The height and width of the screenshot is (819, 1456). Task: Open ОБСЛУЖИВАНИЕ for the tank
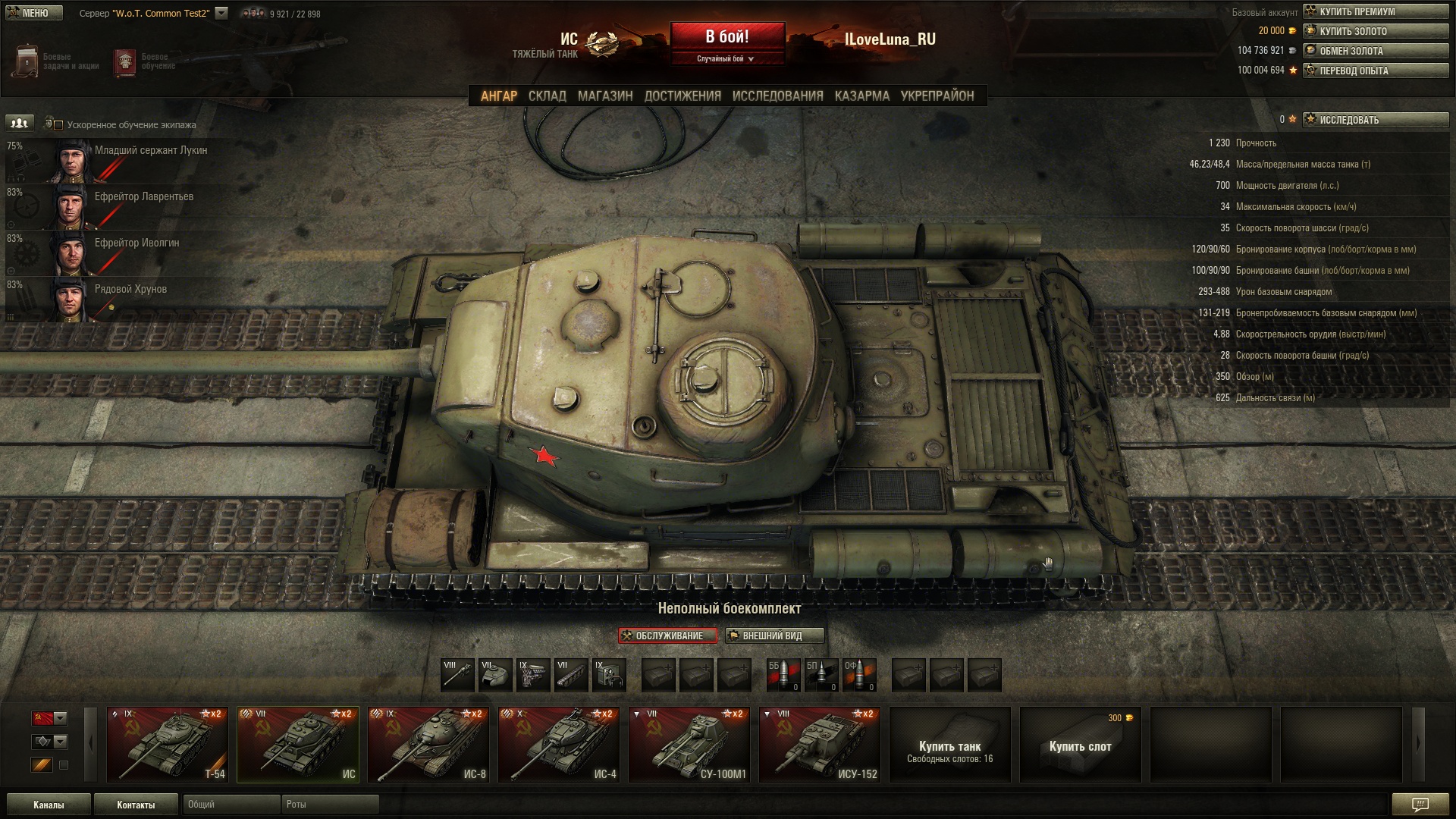pos(668,635)
